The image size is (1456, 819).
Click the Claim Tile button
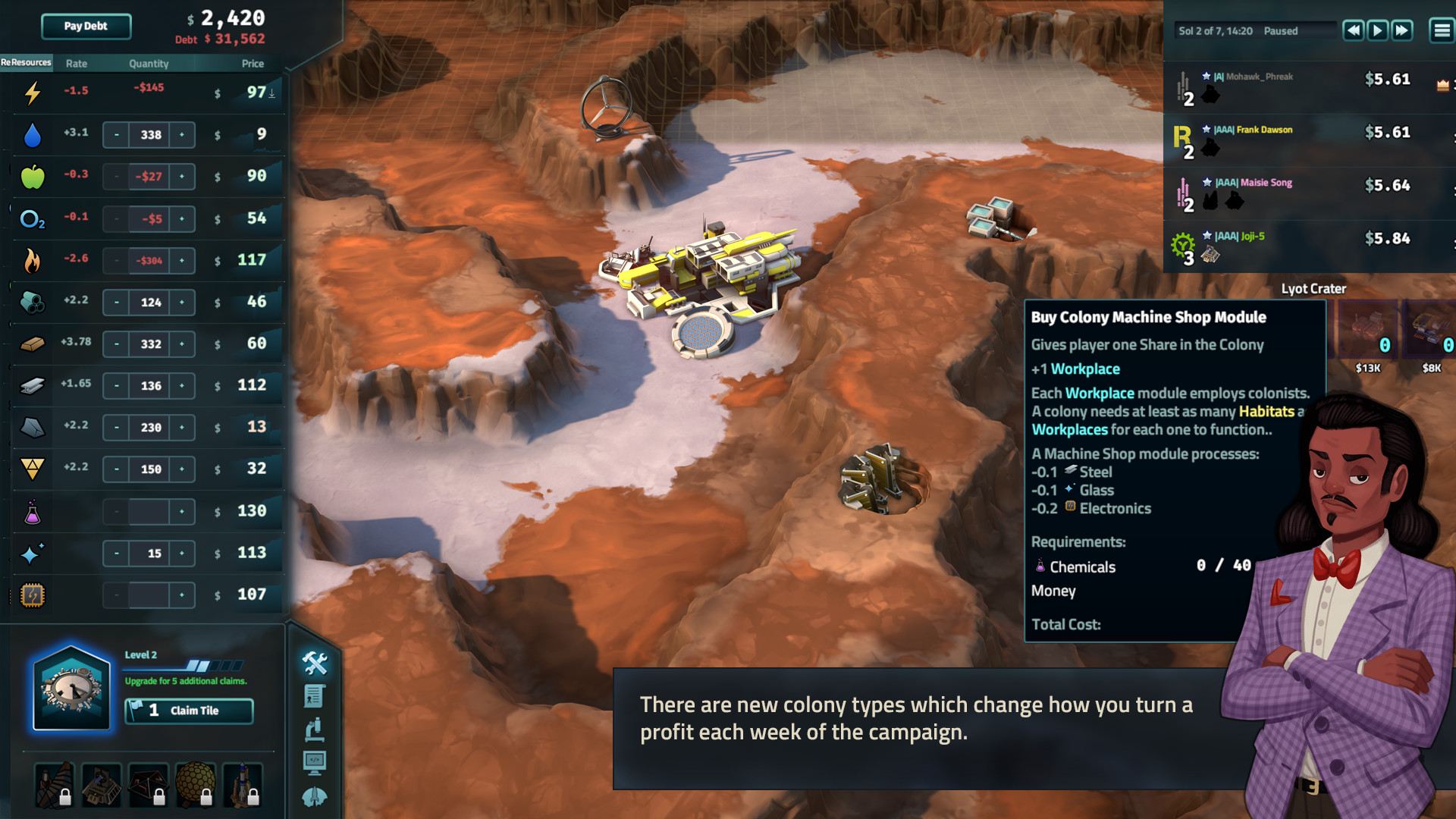(x=189, y=711)
